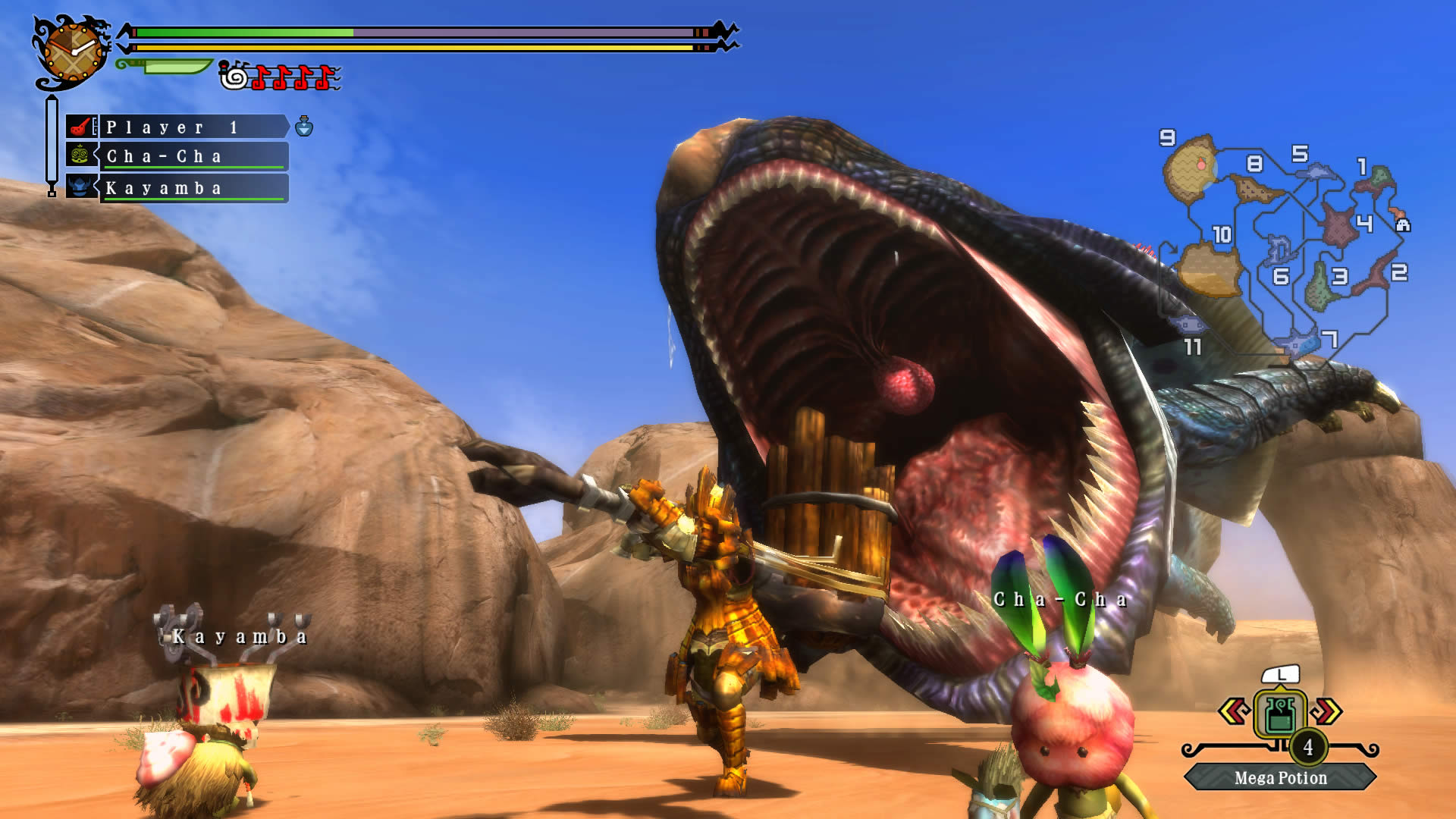Click the Kayamba floating name label
1456x819 pixels.
239,636
